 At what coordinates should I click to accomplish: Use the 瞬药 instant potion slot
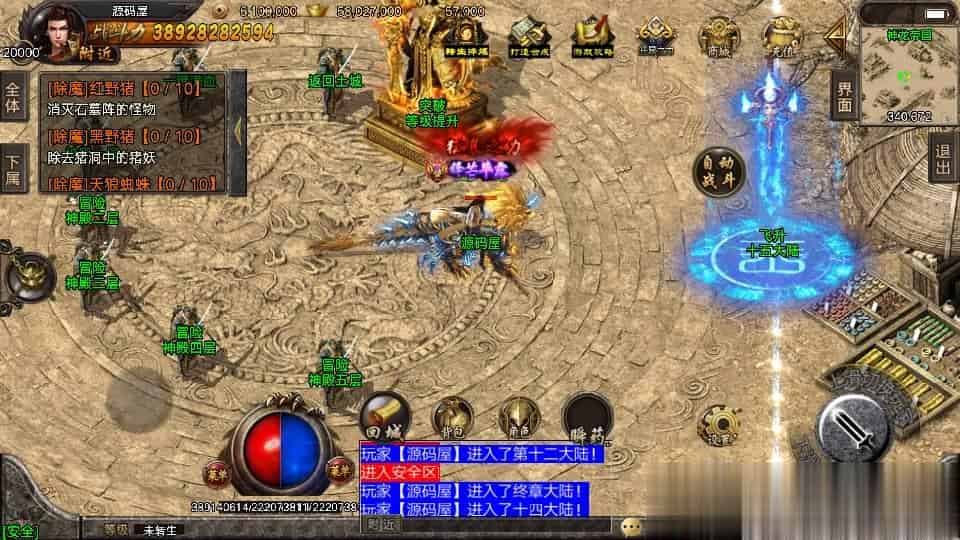(x=586, y=416)
